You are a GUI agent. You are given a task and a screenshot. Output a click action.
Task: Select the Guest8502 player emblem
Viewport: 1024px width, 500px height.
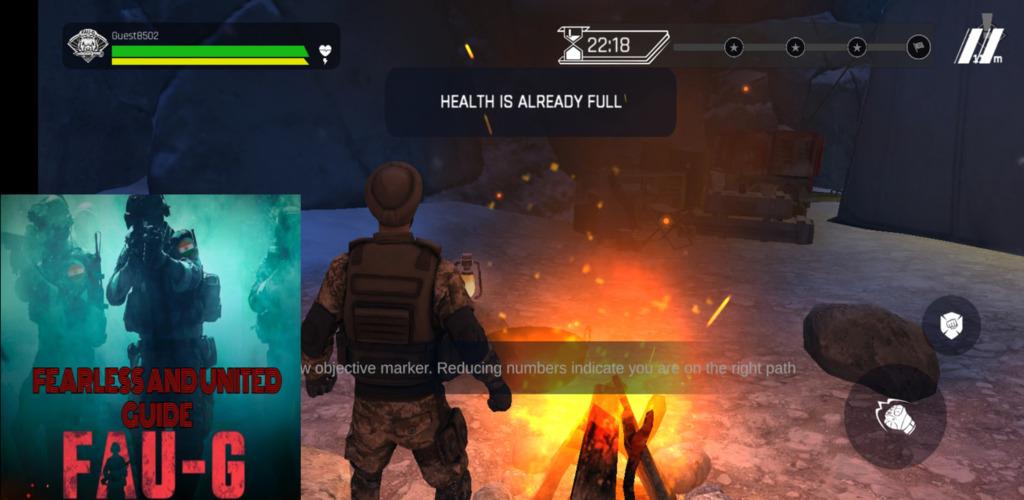[x=87, y=46]
